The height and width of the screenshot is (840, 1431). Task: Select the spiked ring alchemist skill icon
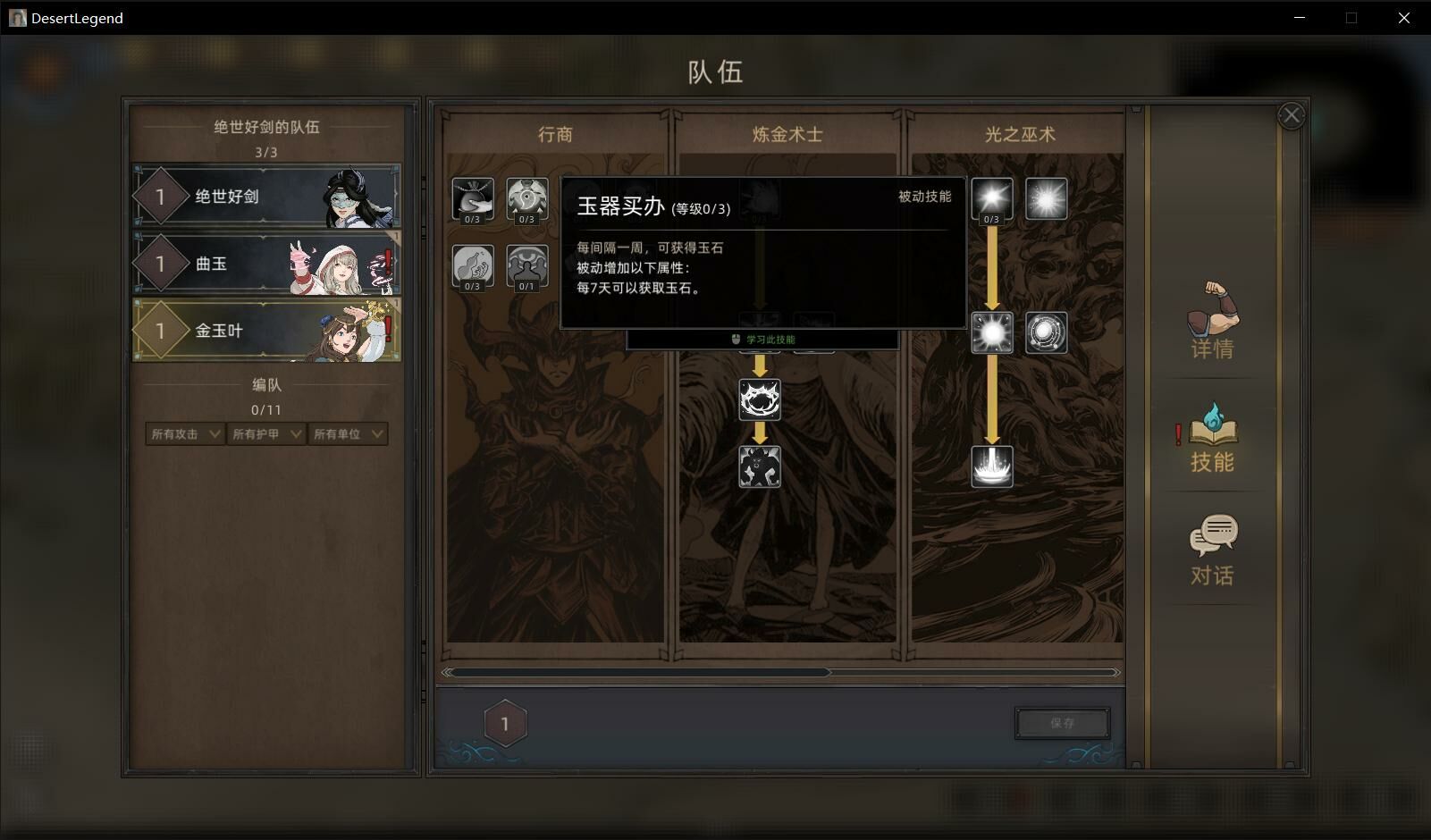pyautogui.click(x=760, y=399)
